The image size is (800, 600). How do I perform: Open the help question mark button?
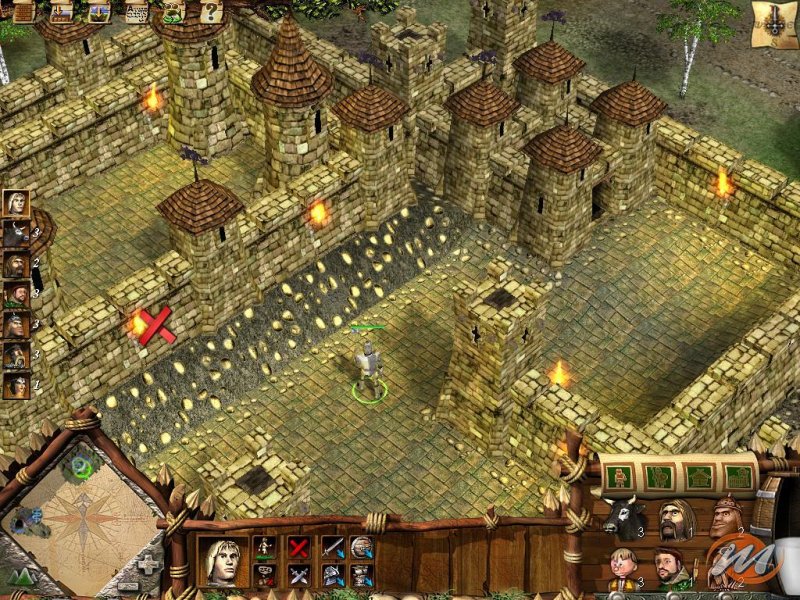210,12
